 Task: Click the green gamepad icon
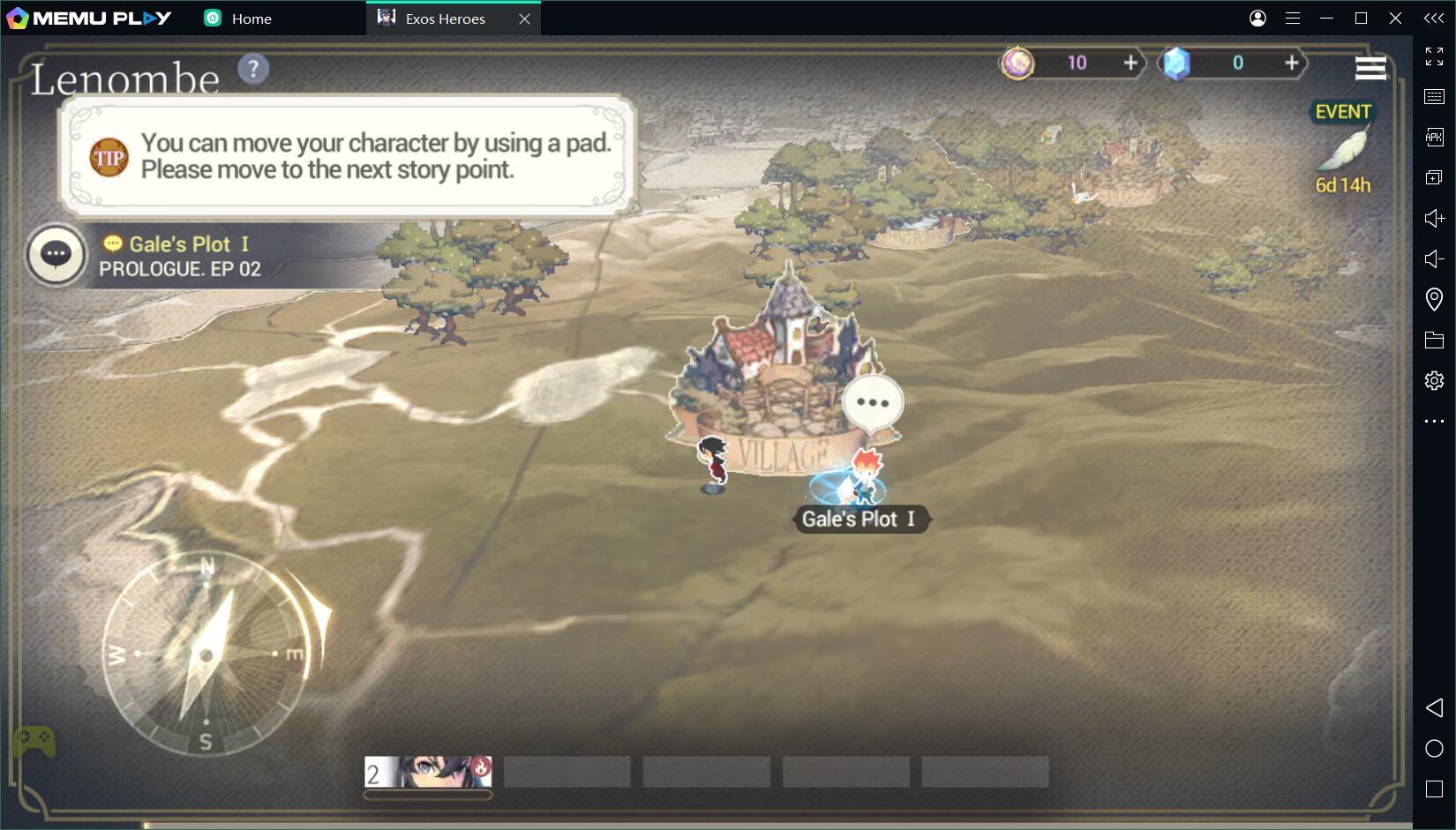(34, 741)
